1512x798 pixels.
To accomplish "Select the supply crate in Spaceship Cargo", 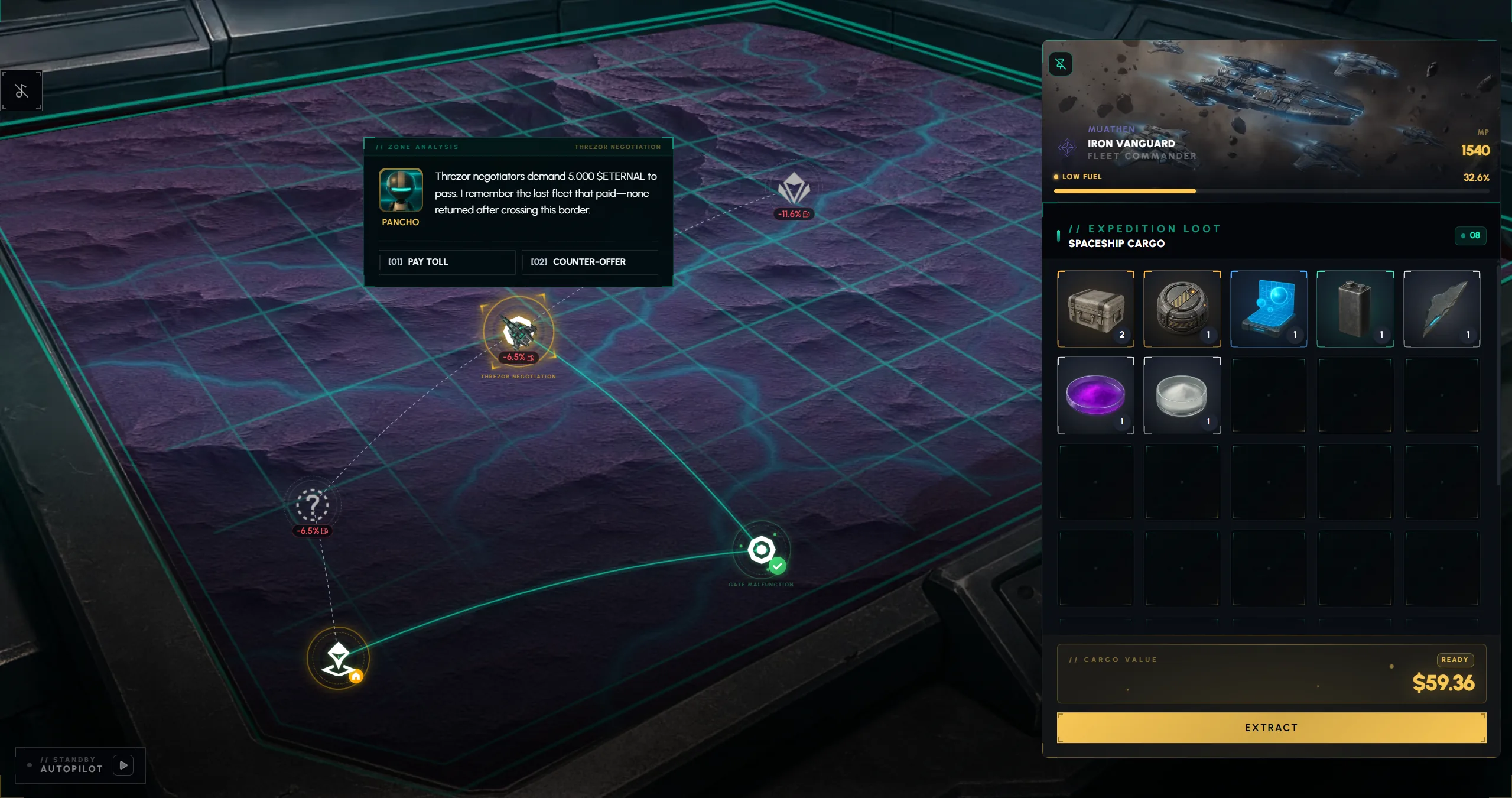I will [1095, 308].
